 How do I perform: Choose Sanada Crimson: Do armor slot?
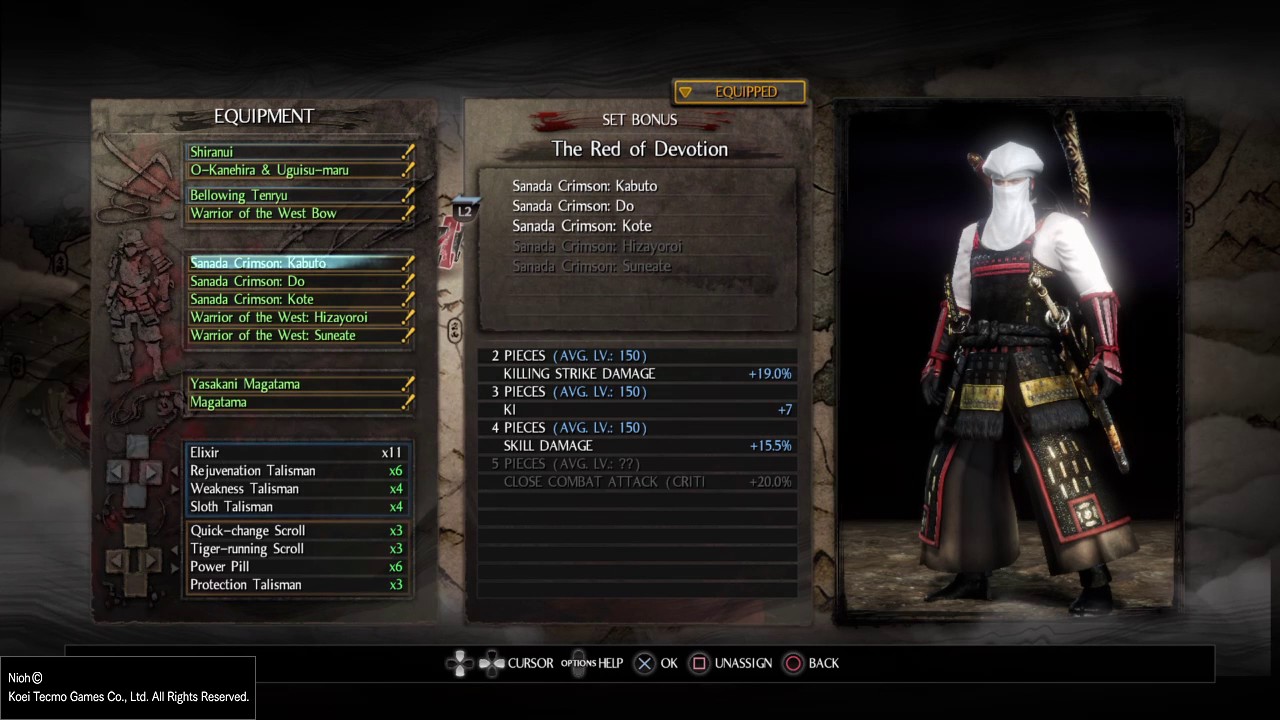click(298, 281)
